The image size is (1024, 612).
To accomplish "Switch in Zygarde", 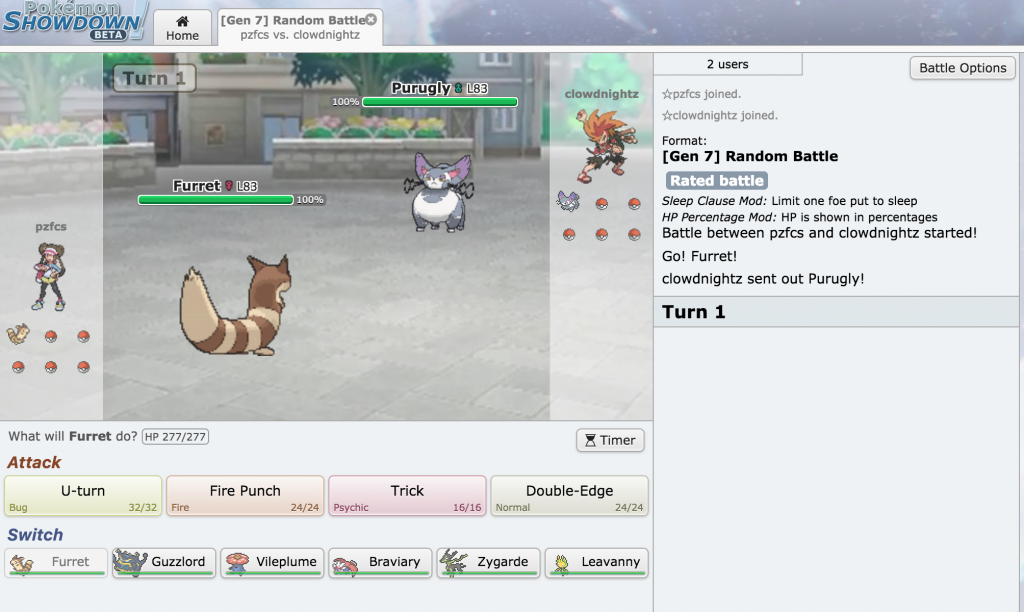I will [489, 563].
